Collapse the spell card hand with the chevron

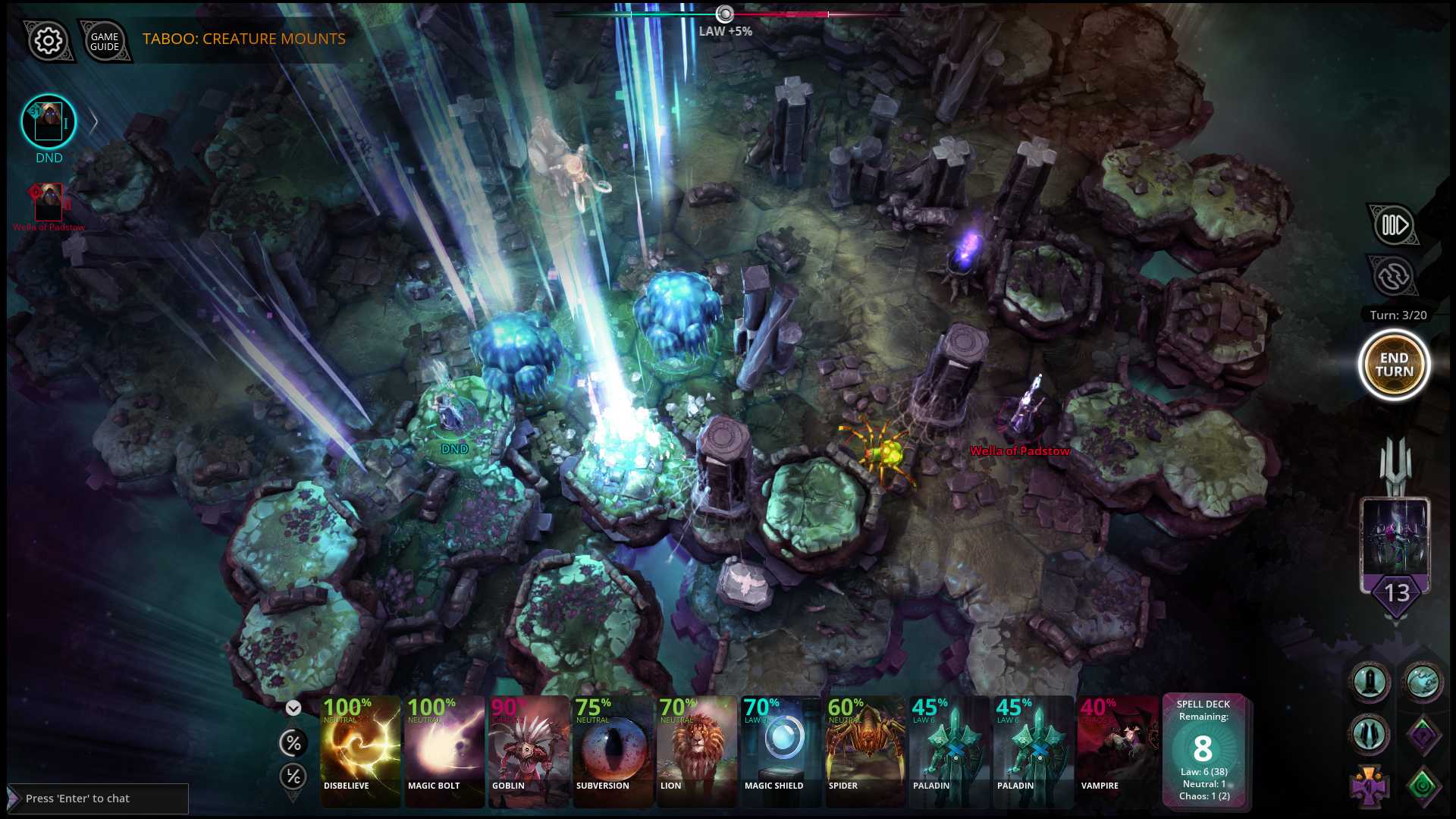293,708
